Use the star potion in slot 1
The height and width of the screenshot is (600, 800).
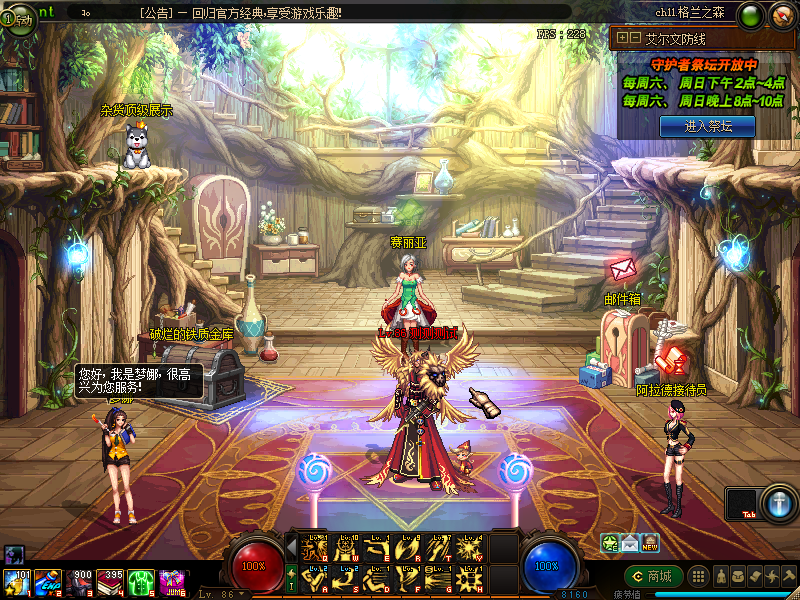pos(17,582)
